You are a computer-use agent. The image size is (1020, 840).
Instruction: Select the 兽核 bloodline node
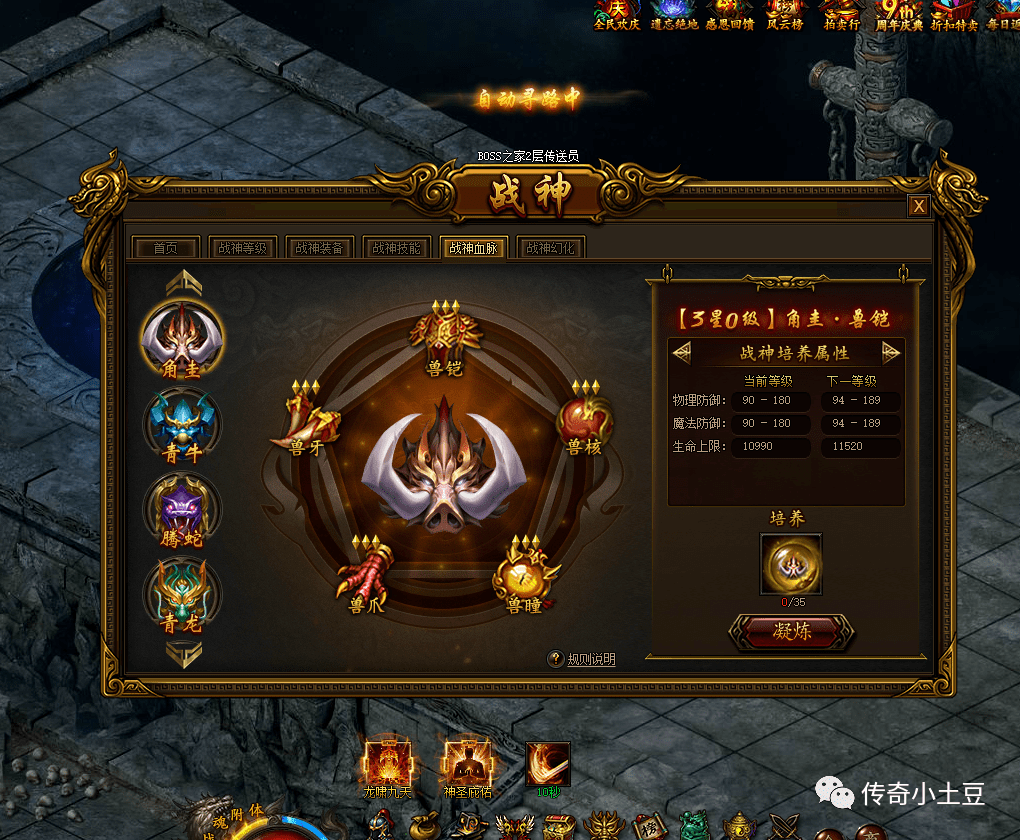584,418
